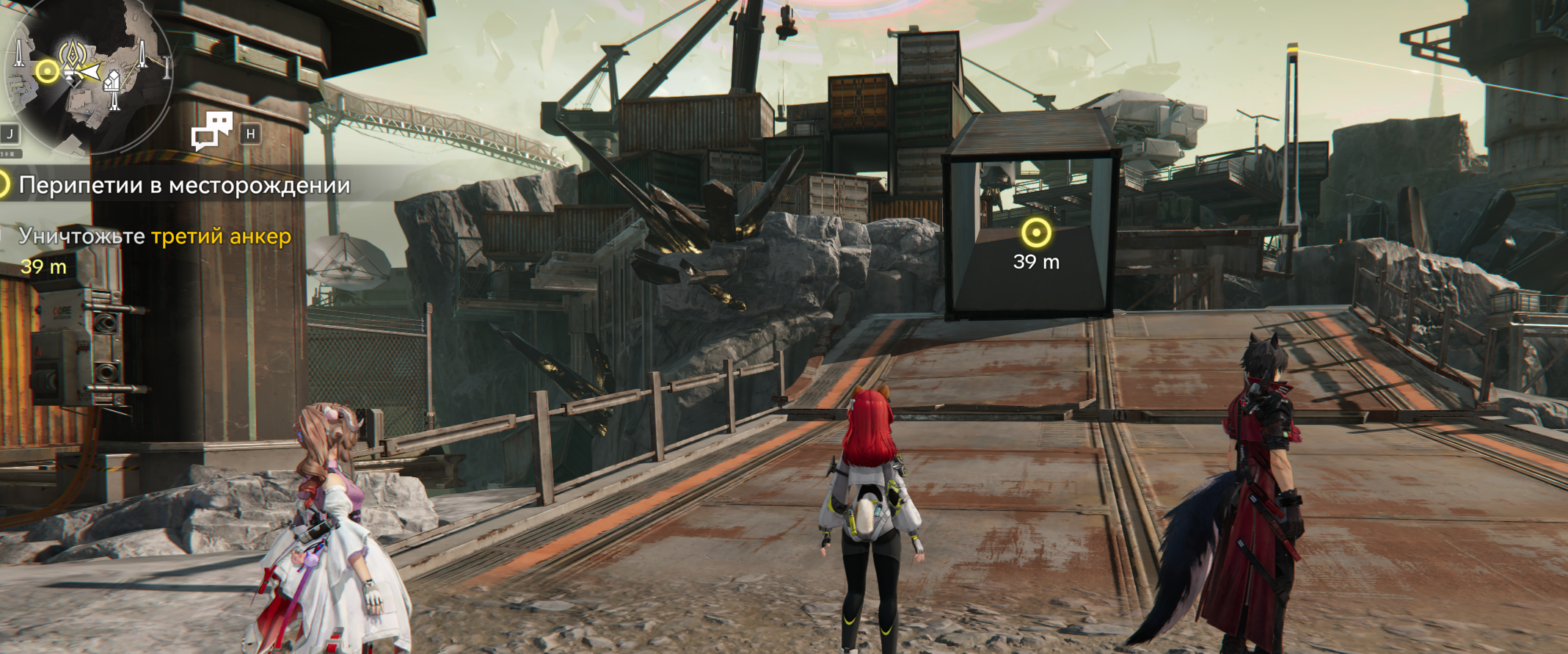
Task: Click the objective 'Уничтожьте третий анкер'
Action: [155, 236]
